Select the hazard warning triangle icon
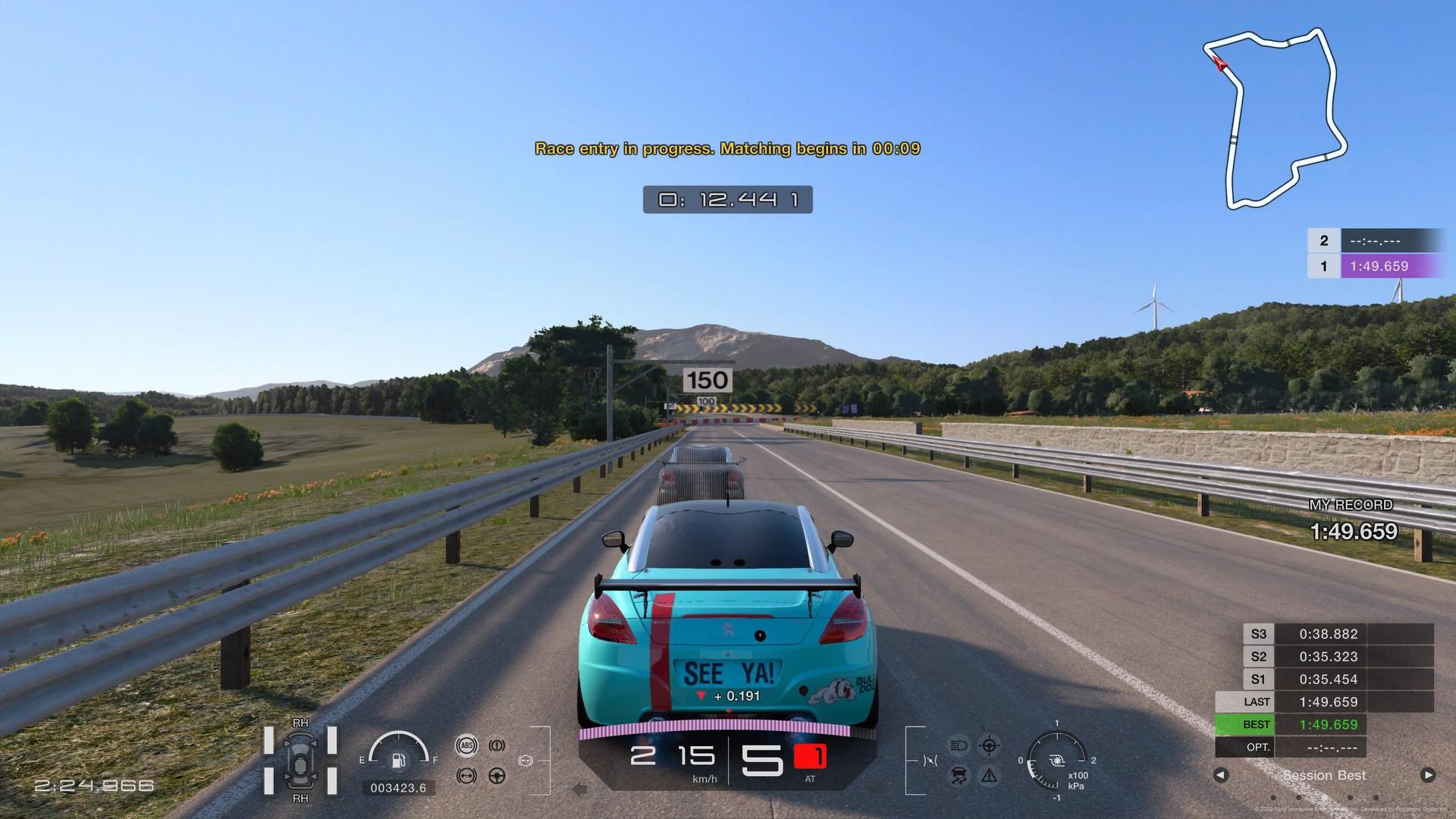The height and width of the screenshot is (819, 1456). coord(989,776)
